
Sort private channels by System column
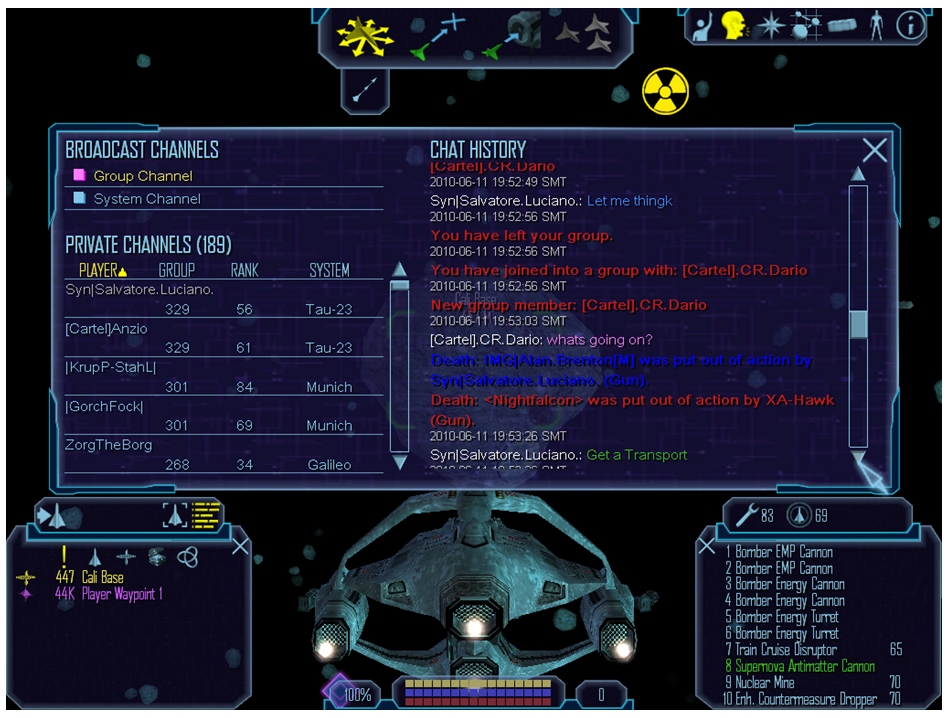(x=329, y=270)
